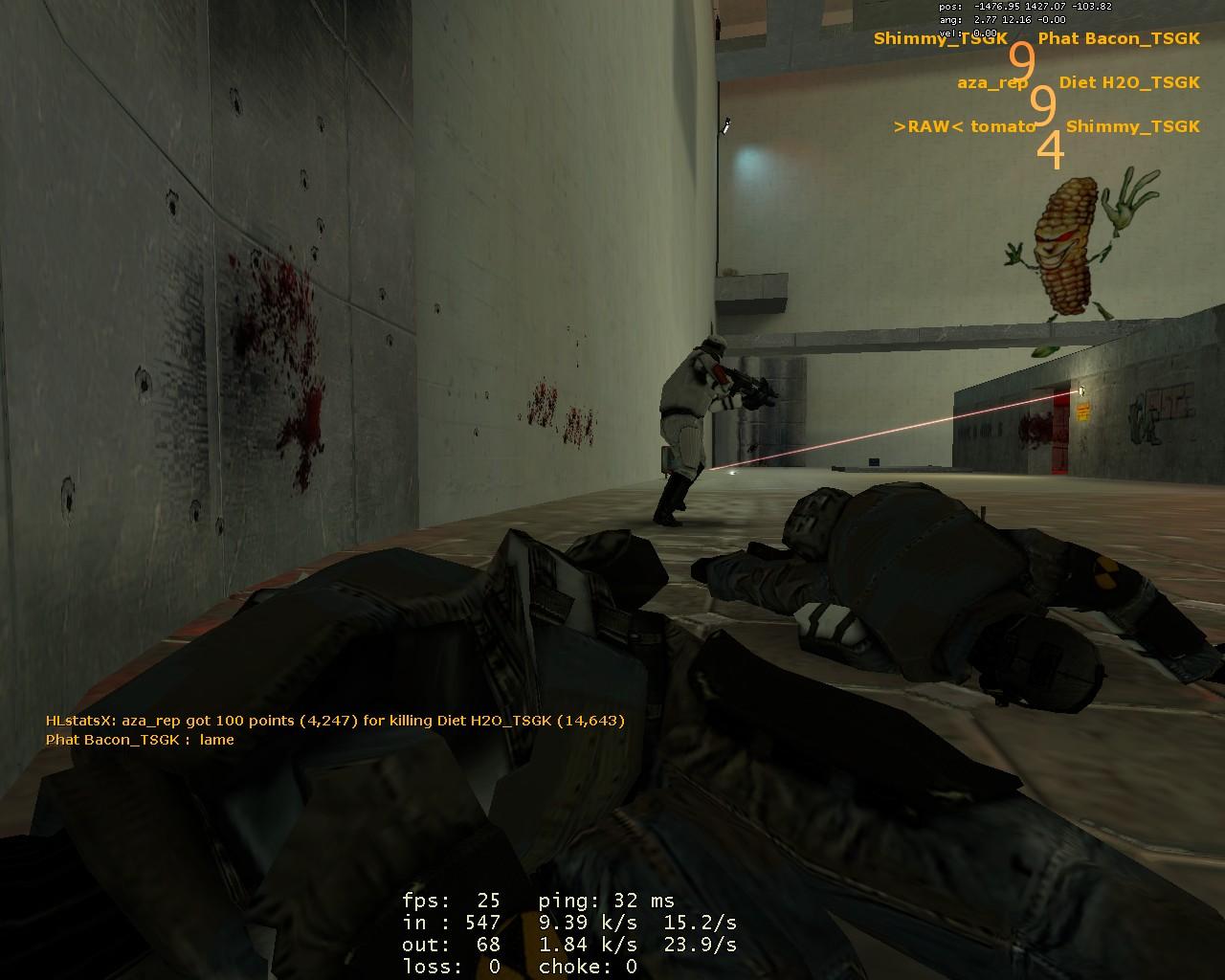Expand the Shimmy_TSGK kill feed entry
This screenshot has height=980, width=1225.
point(938,40)
